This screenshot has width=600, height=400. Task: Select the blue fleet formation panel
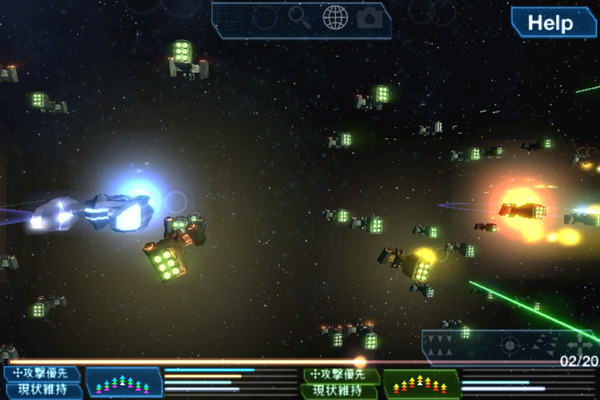(x=124, y=382)
